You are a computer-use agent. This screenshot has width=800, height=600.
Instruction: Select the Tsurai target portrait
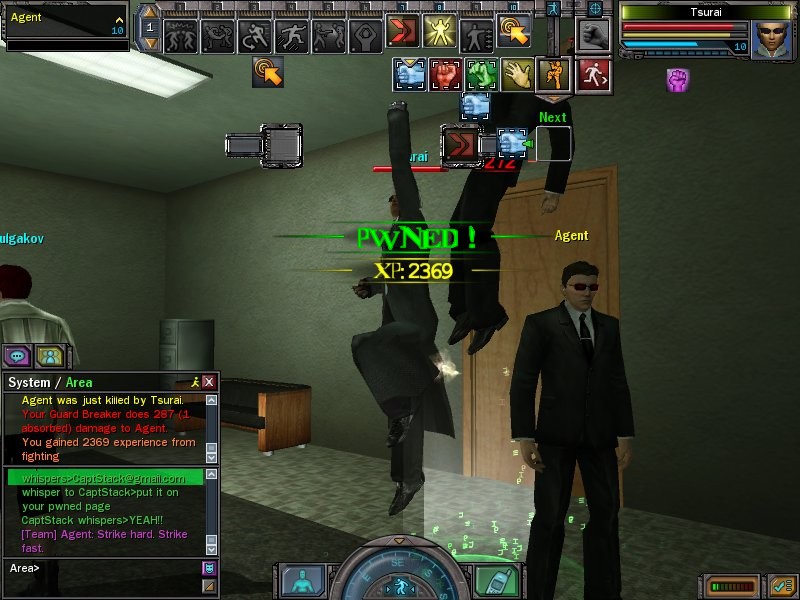click(768, 38)
